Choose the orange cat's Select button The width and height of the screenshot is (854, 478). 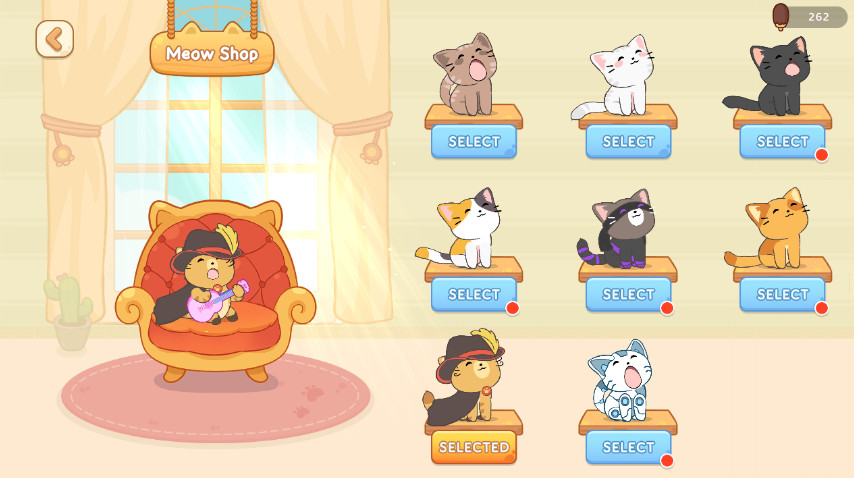click(782, 295)
